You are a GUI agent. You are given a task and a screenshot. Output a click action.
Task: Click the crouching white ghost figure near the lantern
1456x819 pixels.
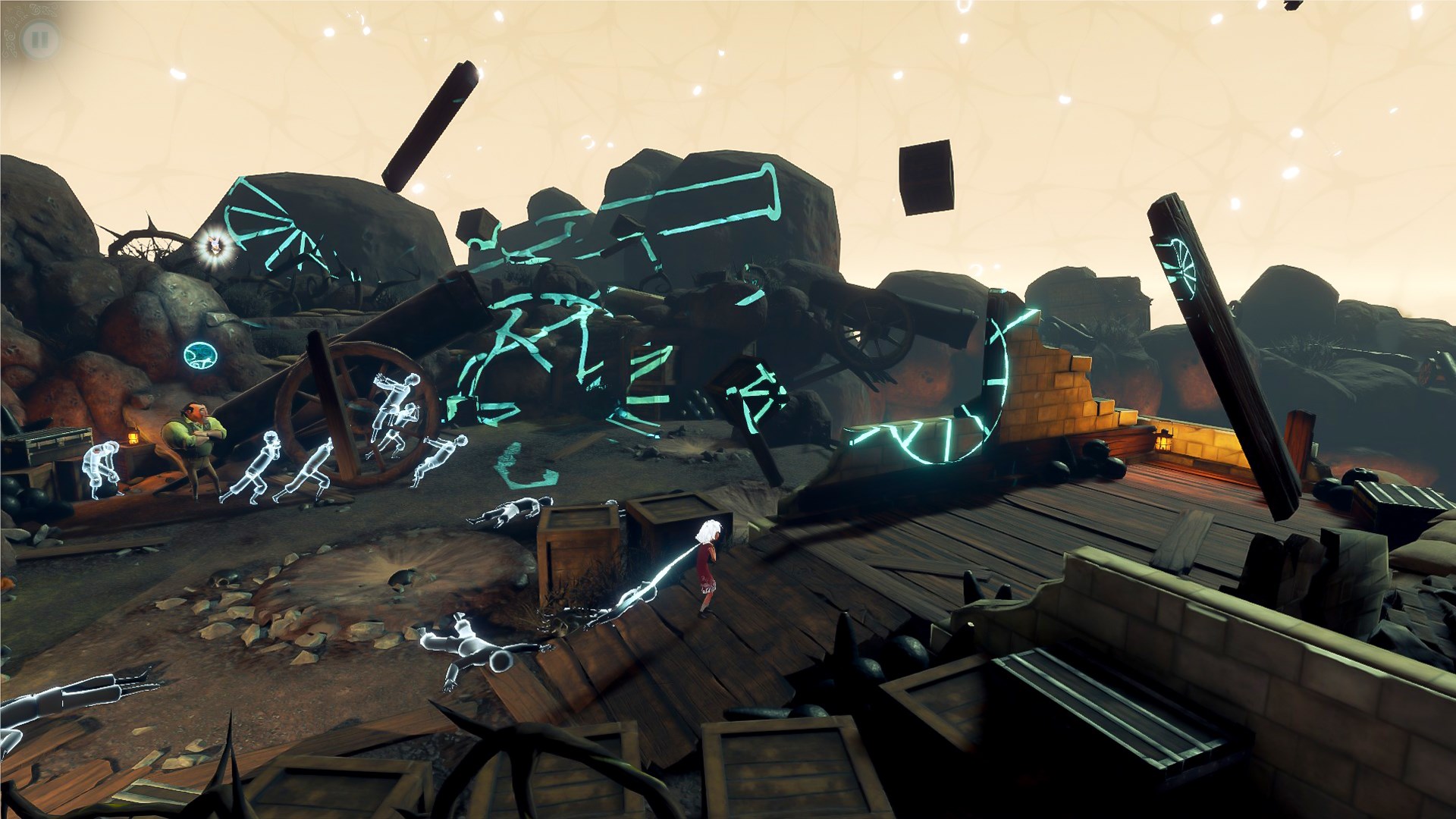[x=102, y=466]
